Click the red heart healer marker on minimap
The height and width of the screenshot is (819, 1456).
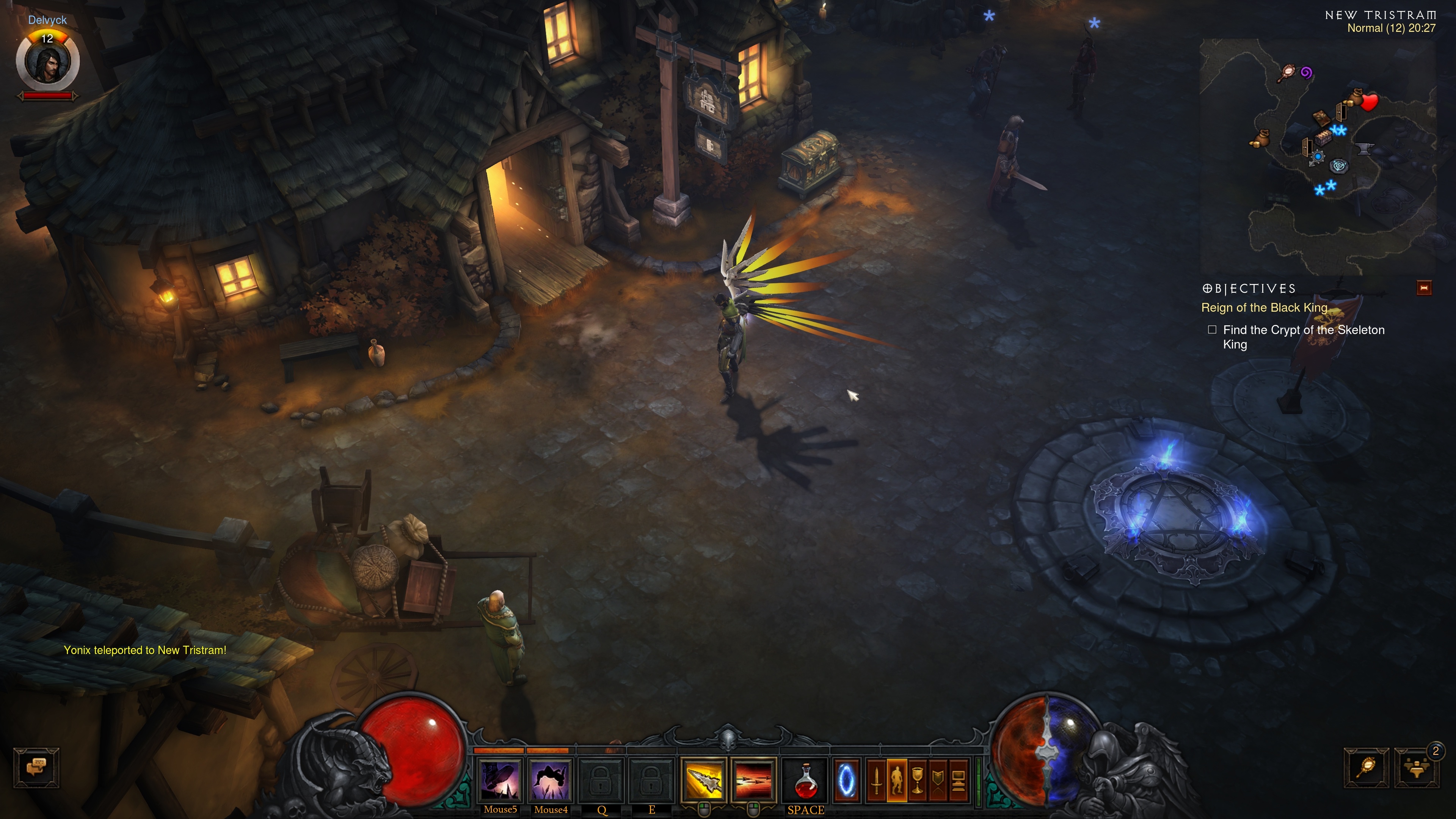click(1370, 102)
